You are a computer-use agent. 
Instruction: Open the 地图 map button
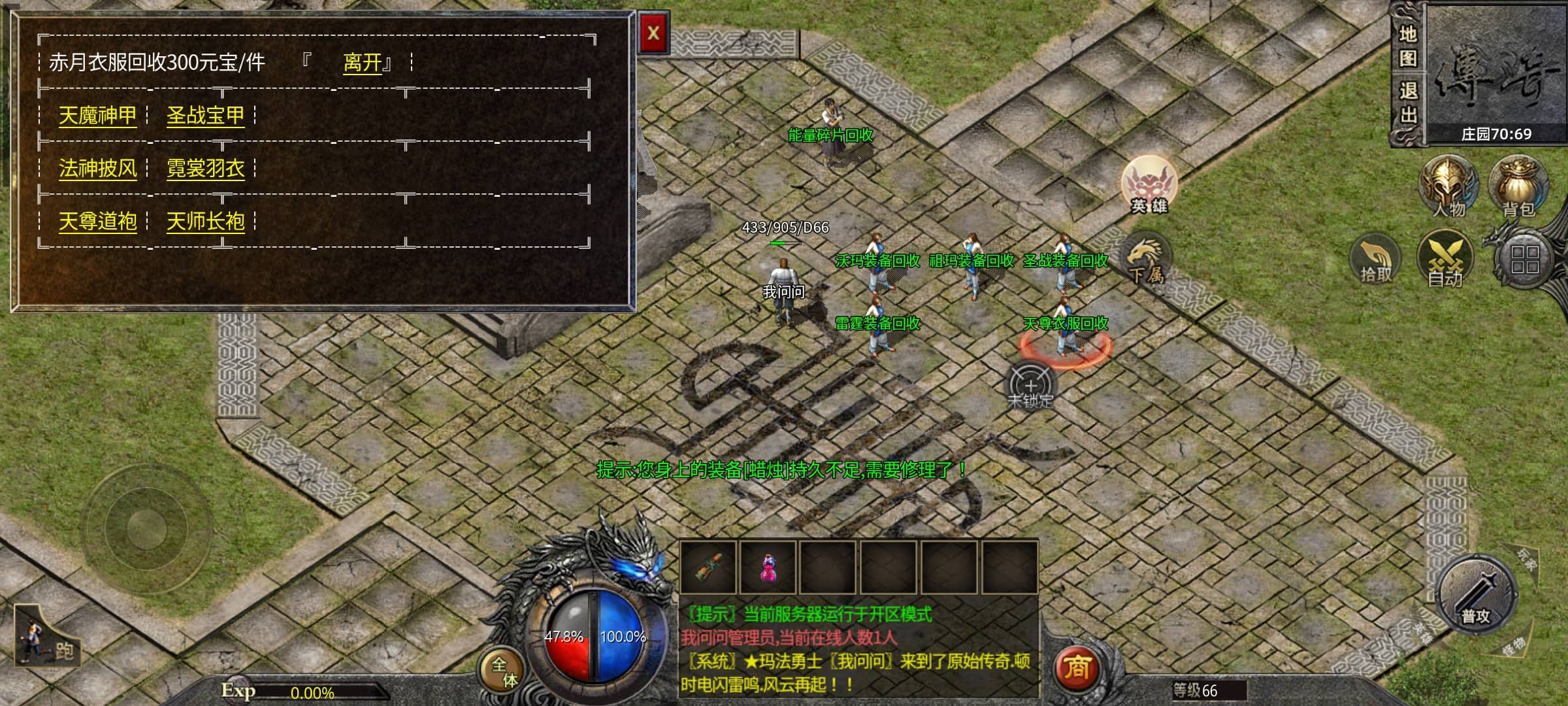(1408, 46)
